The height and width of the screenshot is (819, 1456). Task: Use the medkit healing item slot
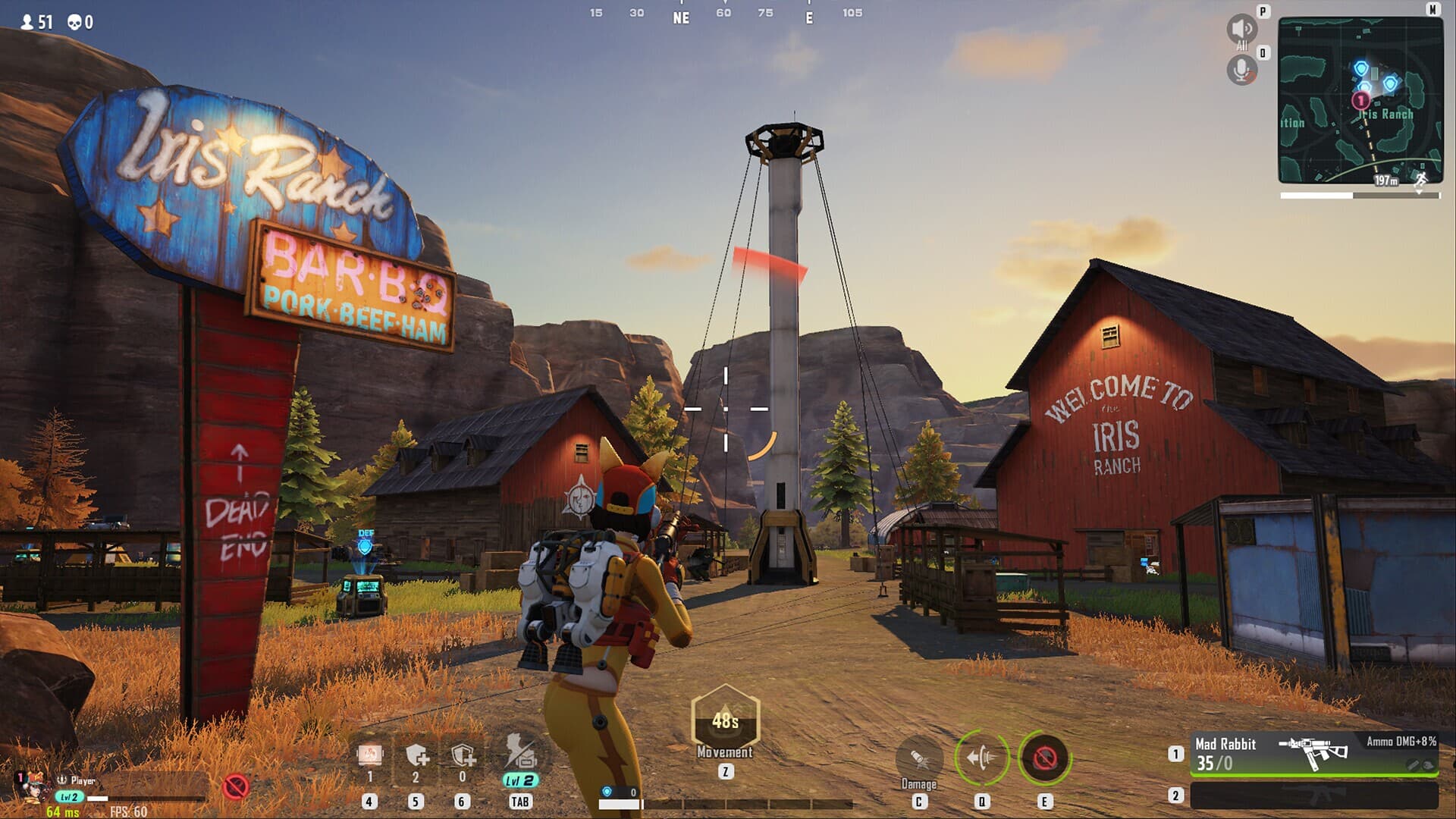tap(370, 755)
